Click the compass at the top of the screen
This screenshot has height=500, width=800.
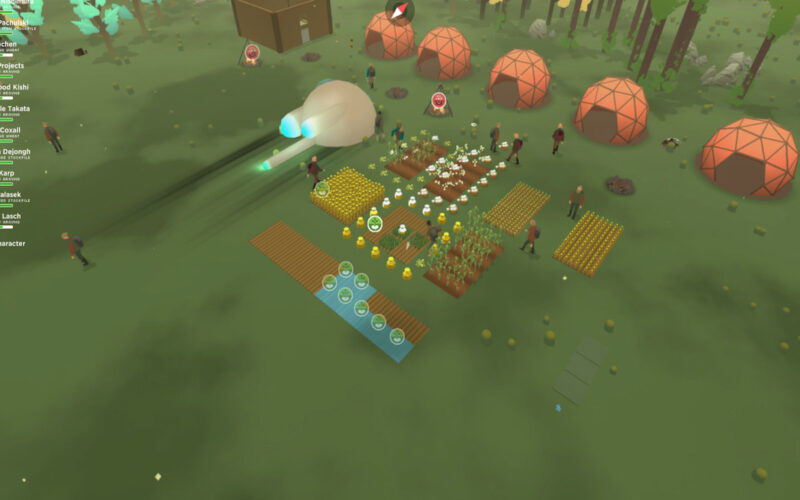pos(399,11)
